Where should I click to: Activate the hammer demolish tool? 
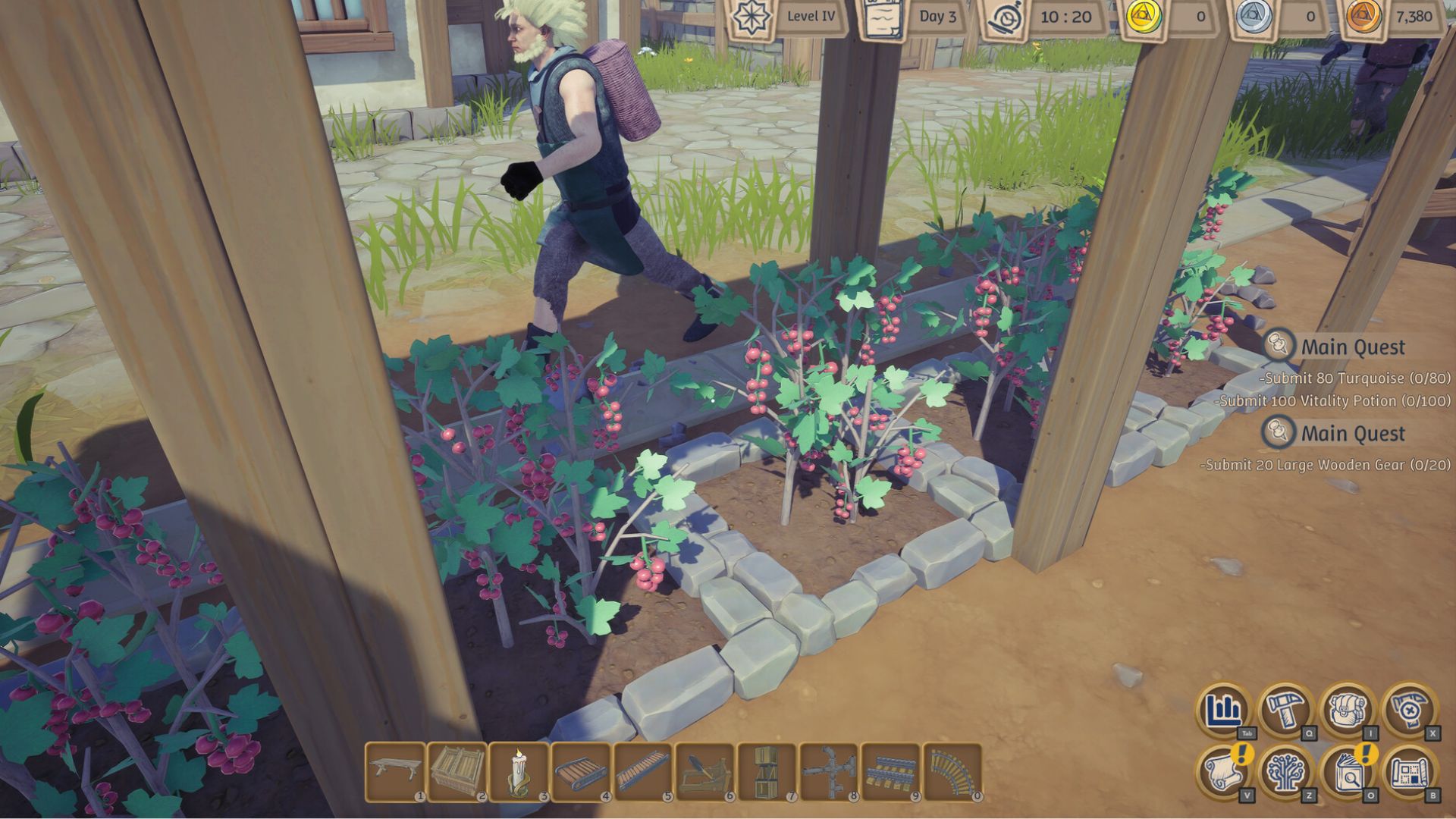1409,711
